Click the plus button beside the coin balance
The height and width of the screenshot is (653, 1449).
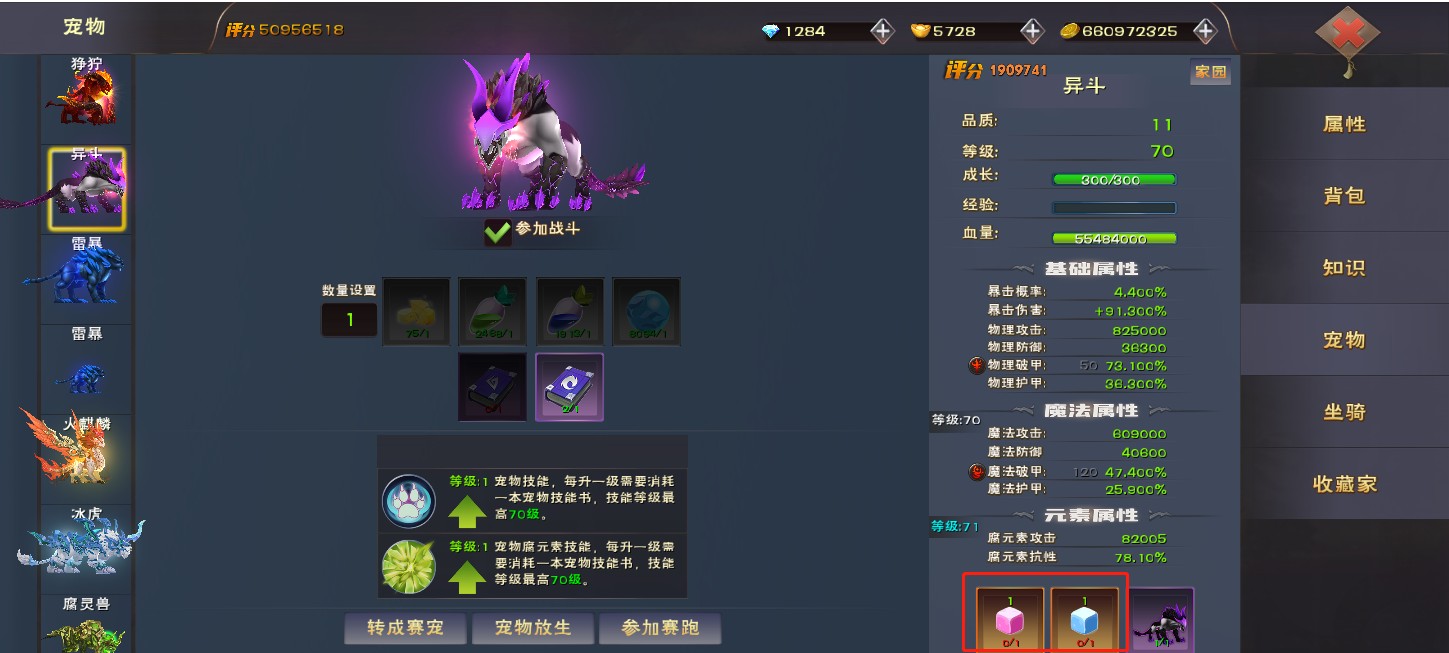(1205, 31)
